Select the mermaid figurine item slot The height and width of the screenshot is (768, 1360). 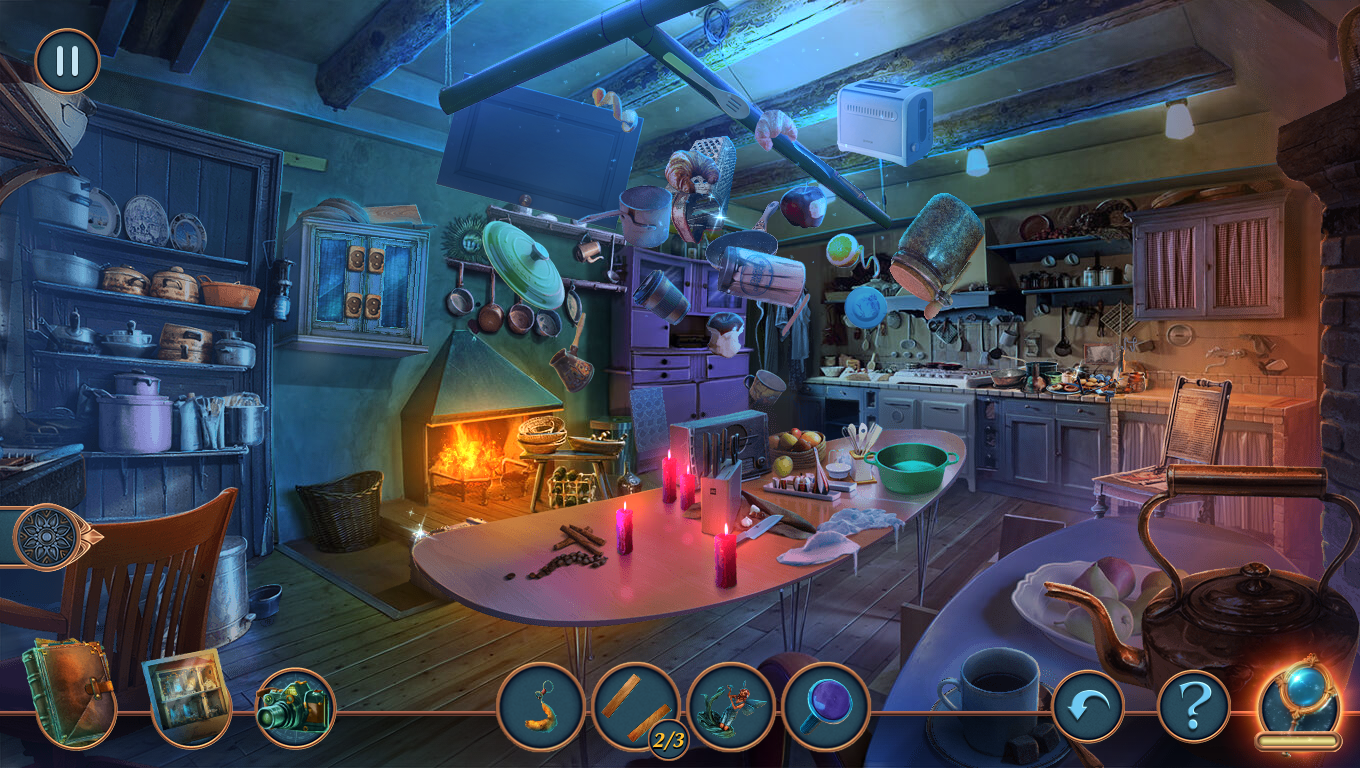(x=731, y=706)
